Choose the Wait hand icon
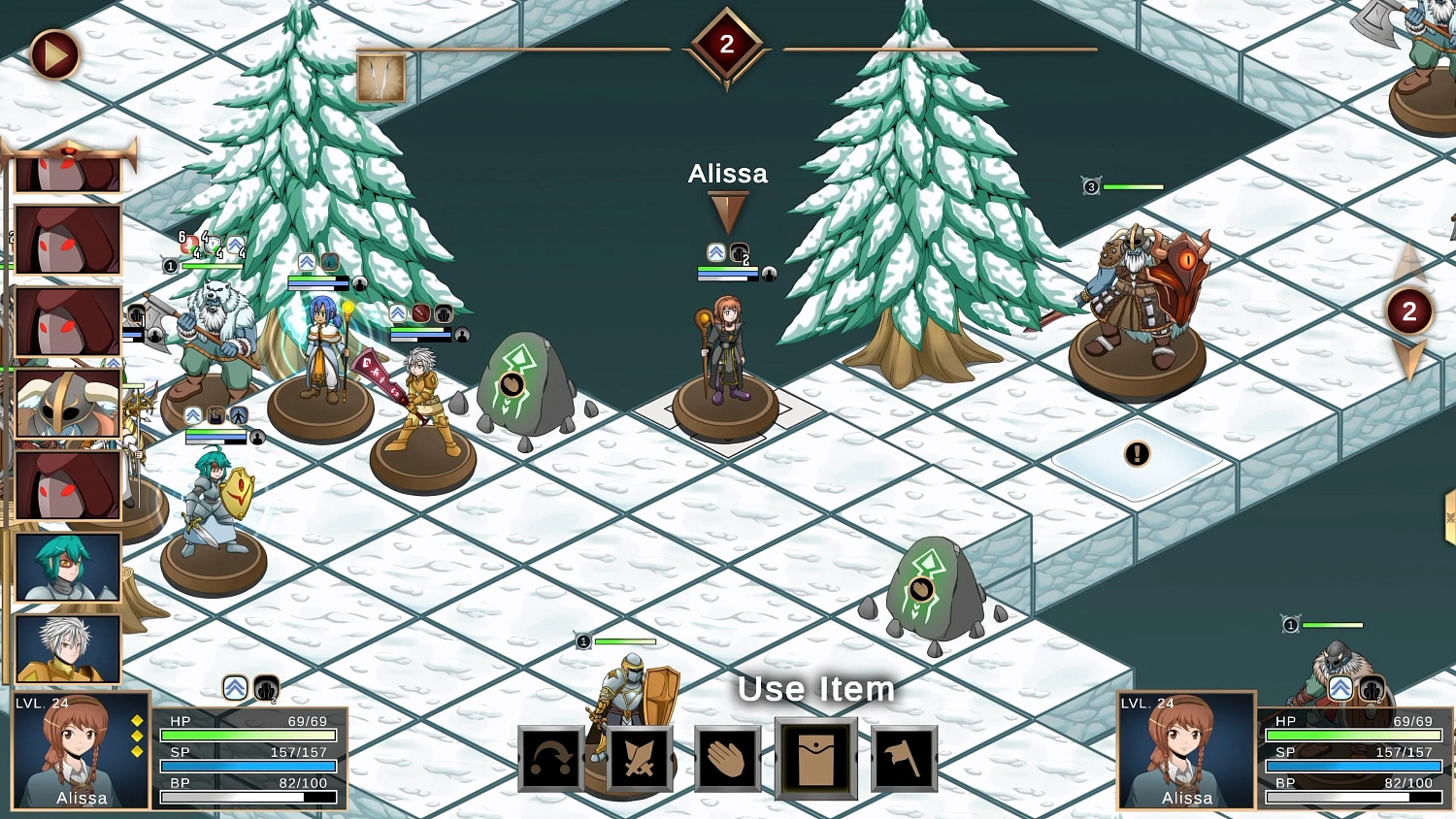Image resolution: width=1456 pixels, height=819 pixels. point(728,758)
